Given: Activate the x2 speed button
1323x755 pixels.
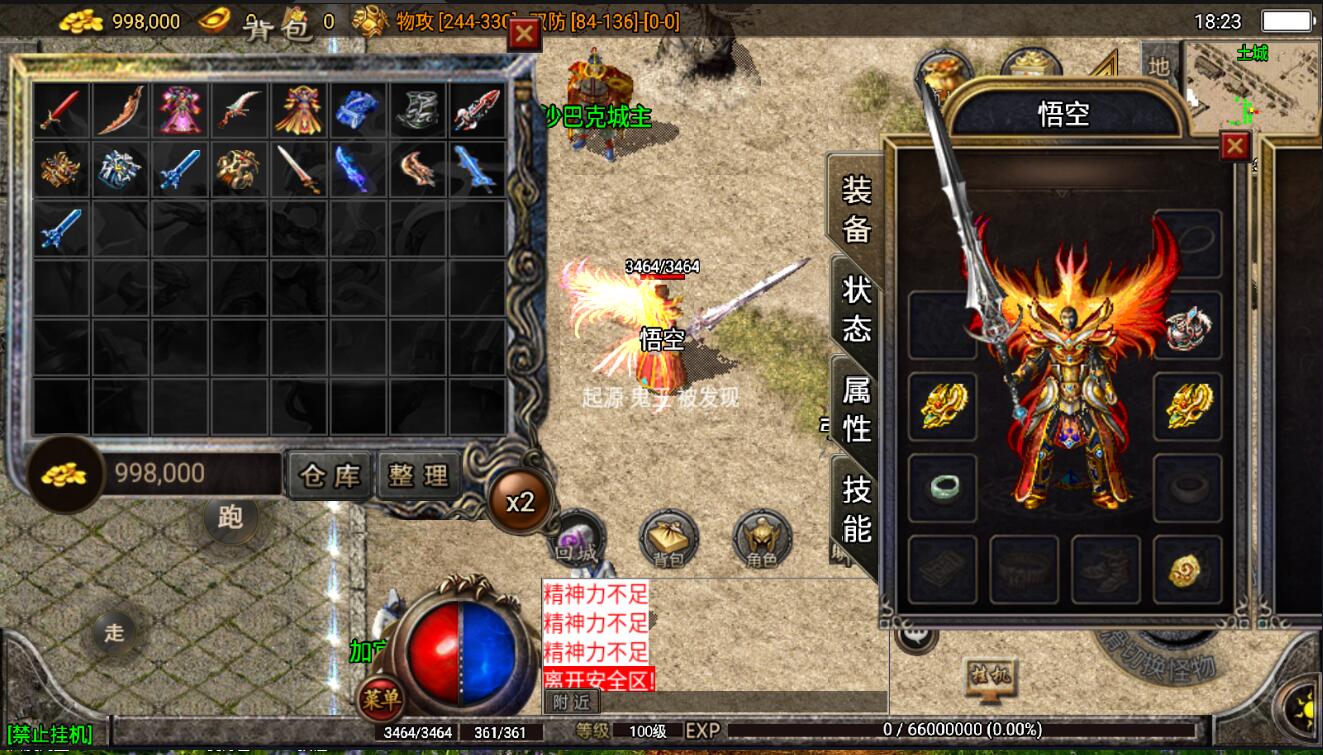Looking at the screenshot, I should point(520,502).
